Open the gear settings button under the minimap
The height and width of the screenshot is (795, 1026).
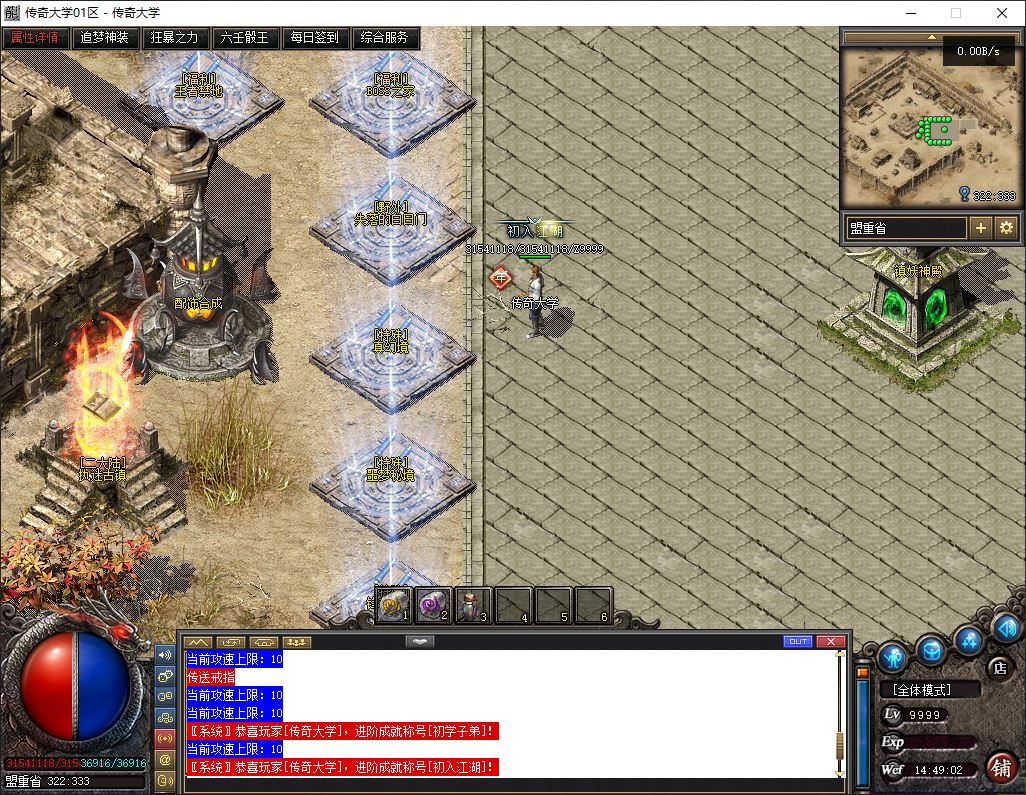pos(1006,228)
